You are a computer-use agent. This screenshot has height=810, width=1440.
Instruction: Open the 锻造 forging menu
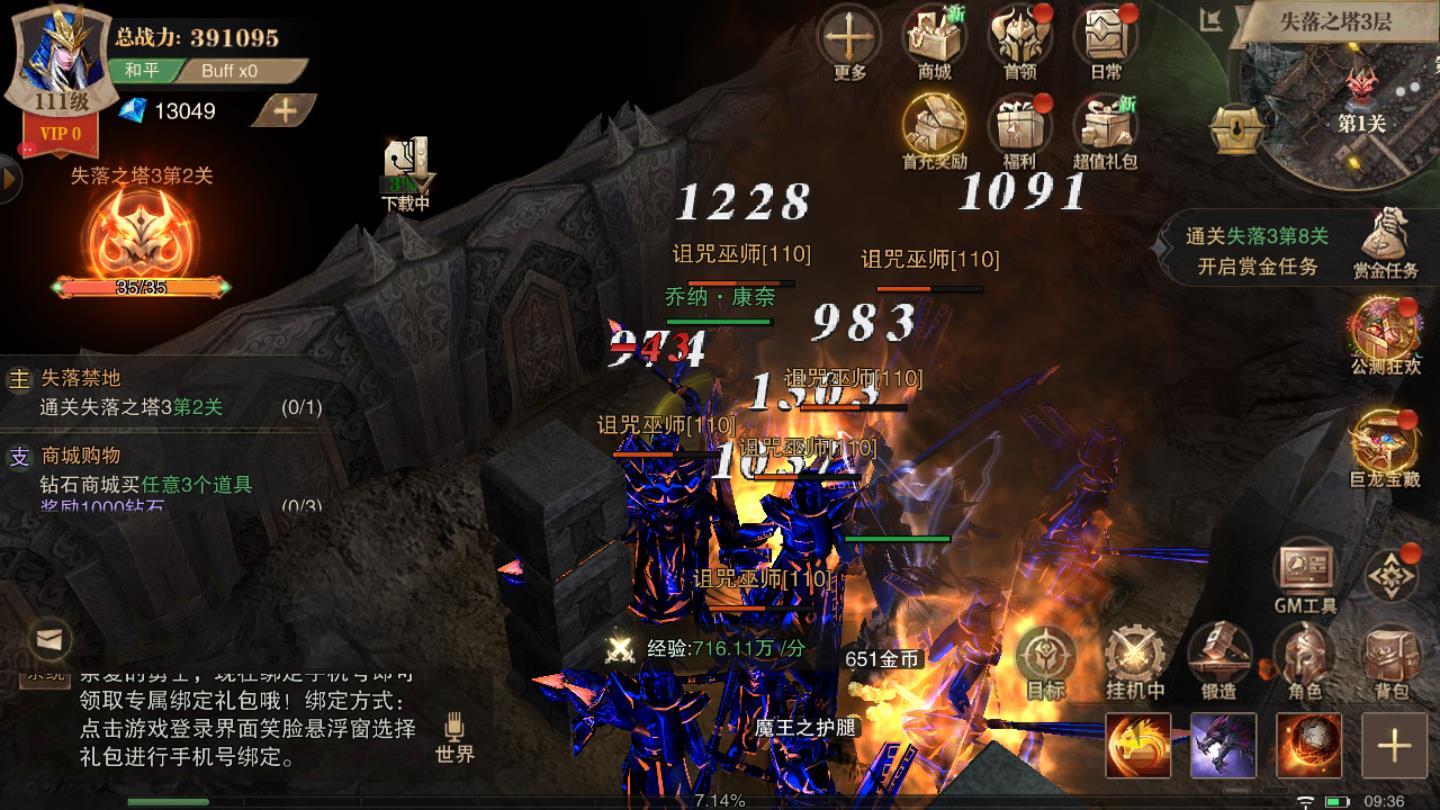pos(1219,658)
